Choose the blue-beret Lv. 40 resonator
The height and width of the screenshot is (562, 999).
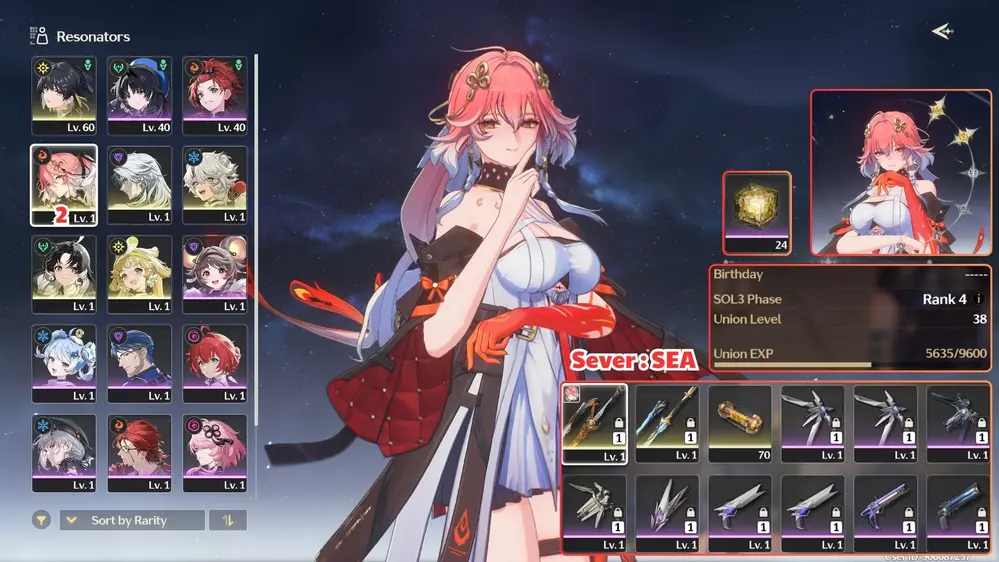tap(140, 95)
